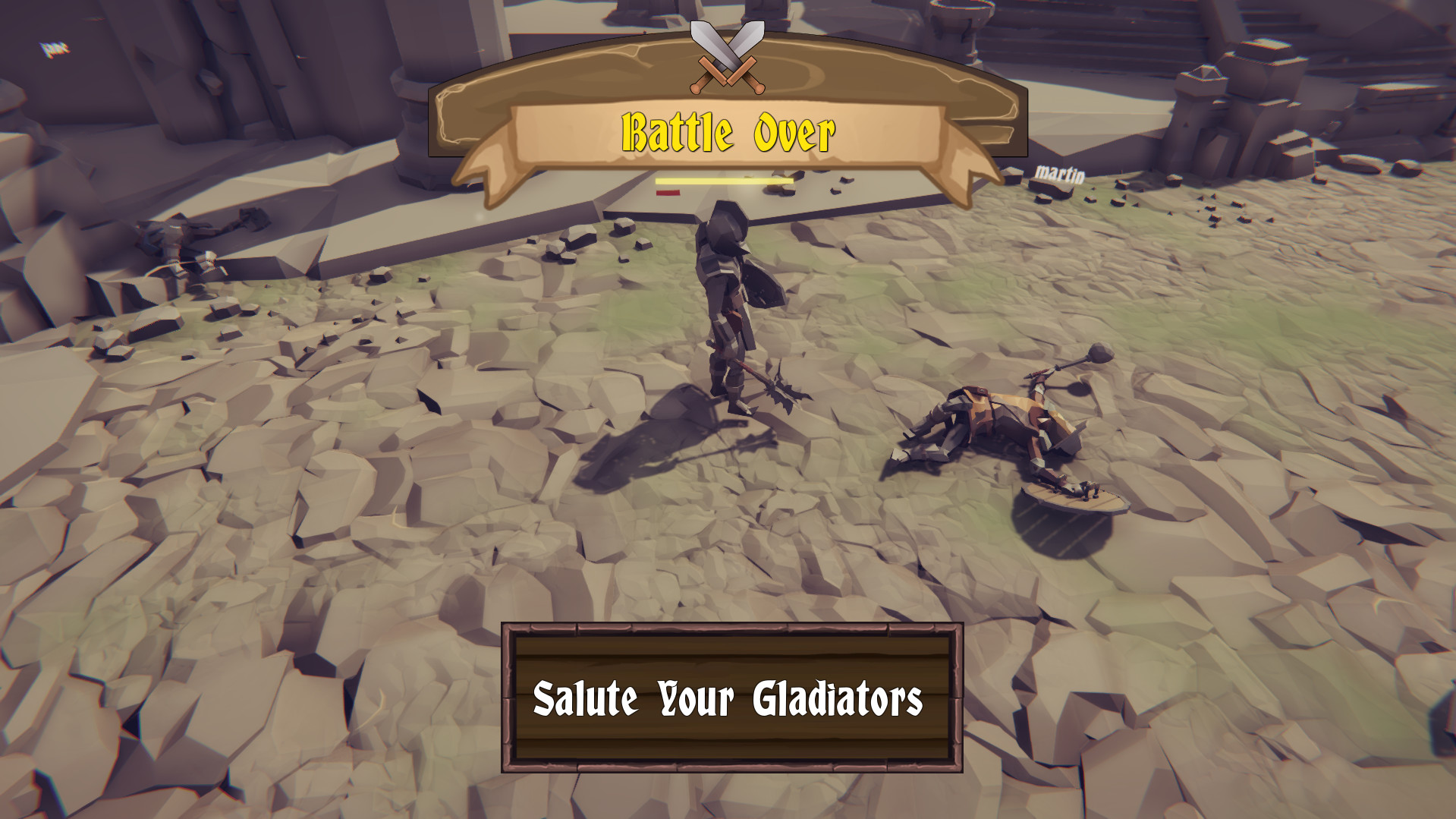The image size is (1456, 819).
Task: Click the victor's dark shield on his back
Action: pyautogui.click(x=763, y=288)
